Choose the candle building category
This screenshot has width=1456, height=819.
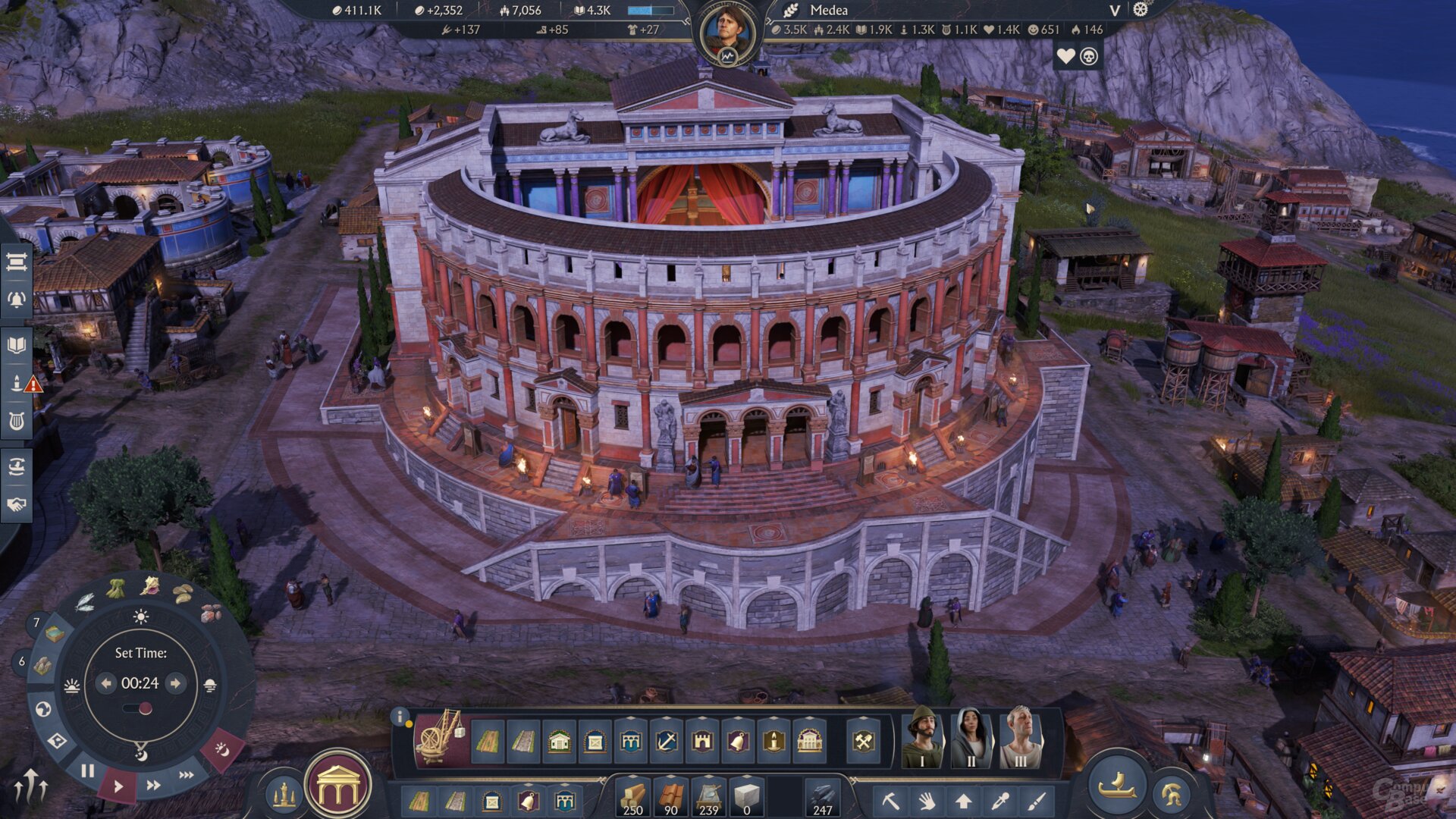pos(773,741)
